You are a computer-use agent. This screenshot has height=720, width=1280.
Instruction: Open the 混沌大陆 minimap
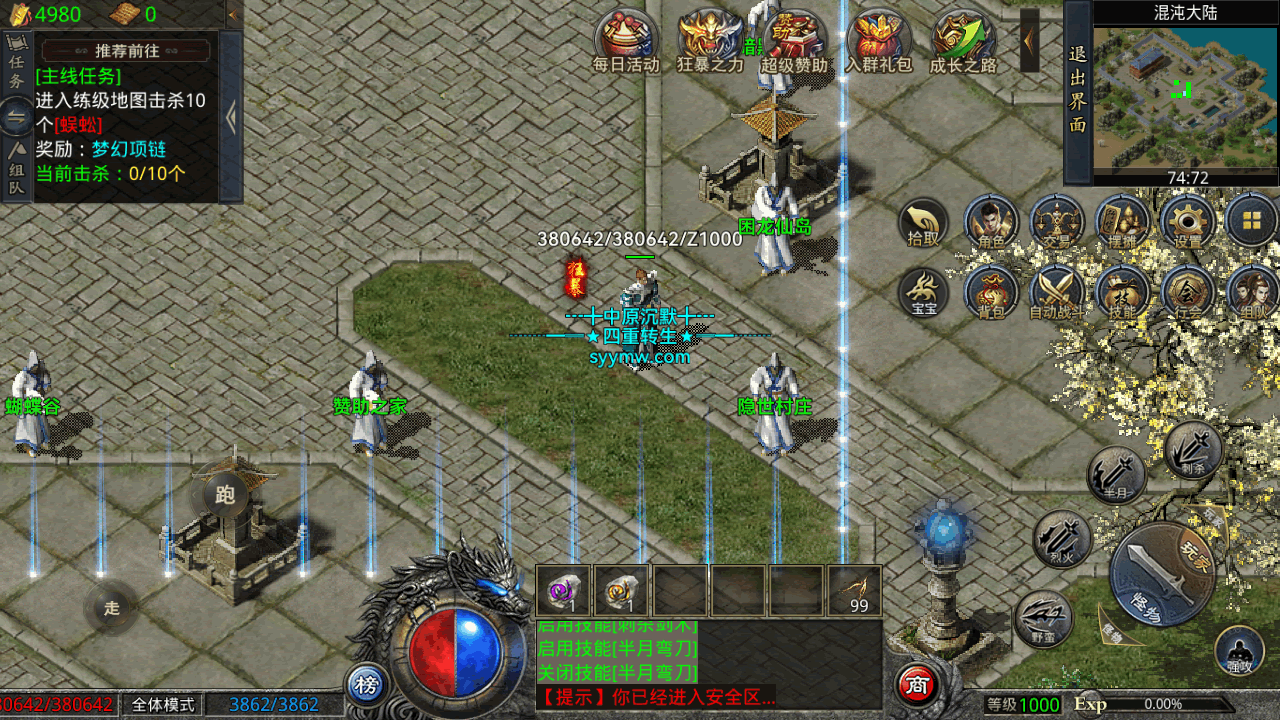[1186, 94]
